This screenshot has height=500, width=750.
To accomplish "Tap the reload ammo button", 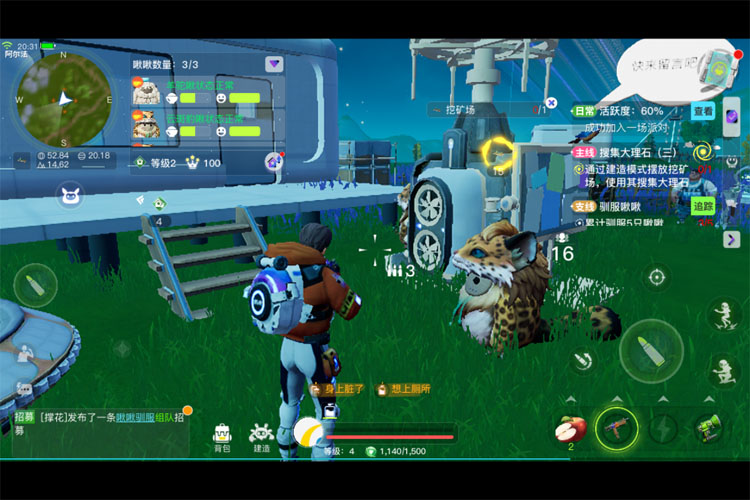I will 581,360.
